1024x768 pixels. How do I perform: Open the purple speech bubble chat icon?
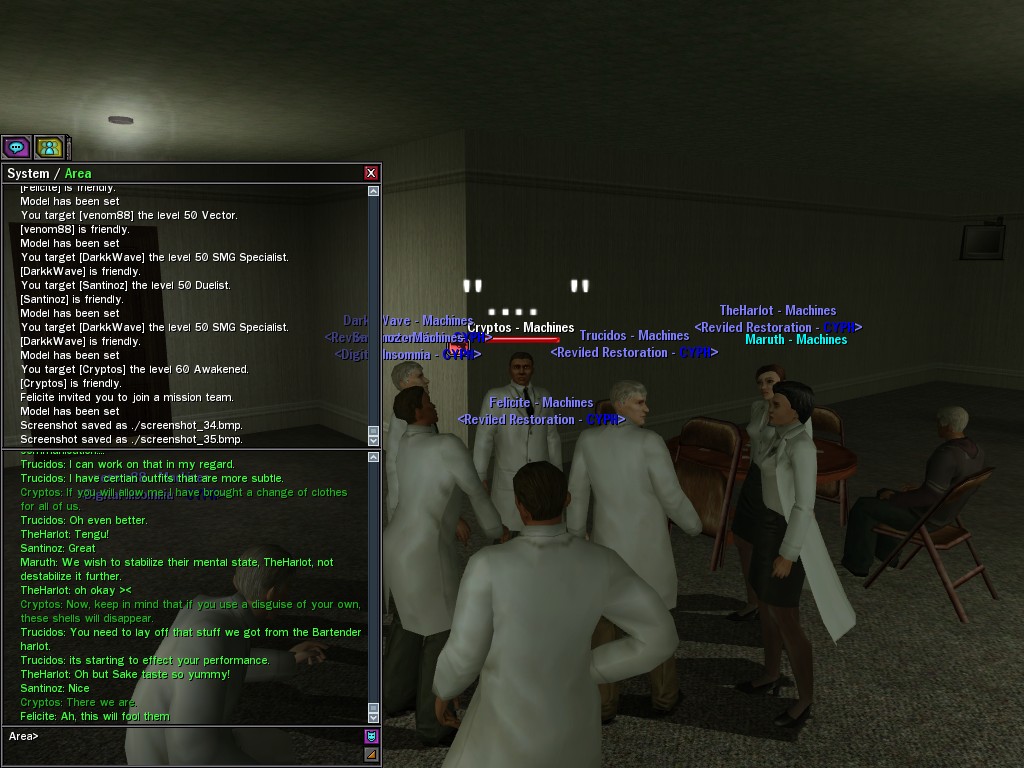click(x=17, y=148)
